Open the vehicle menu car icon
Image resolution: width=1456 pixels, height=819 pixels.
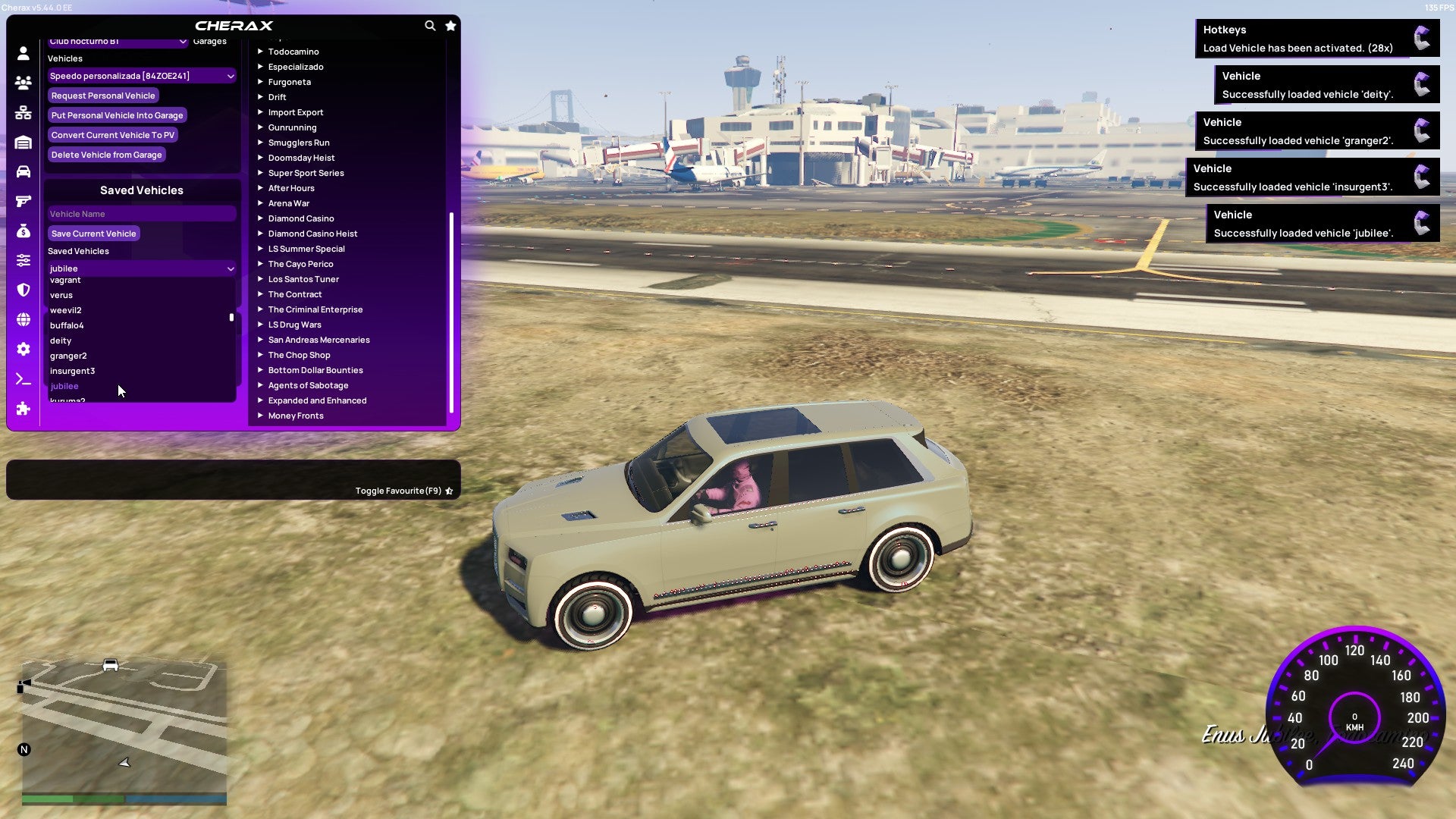(23, 170)
